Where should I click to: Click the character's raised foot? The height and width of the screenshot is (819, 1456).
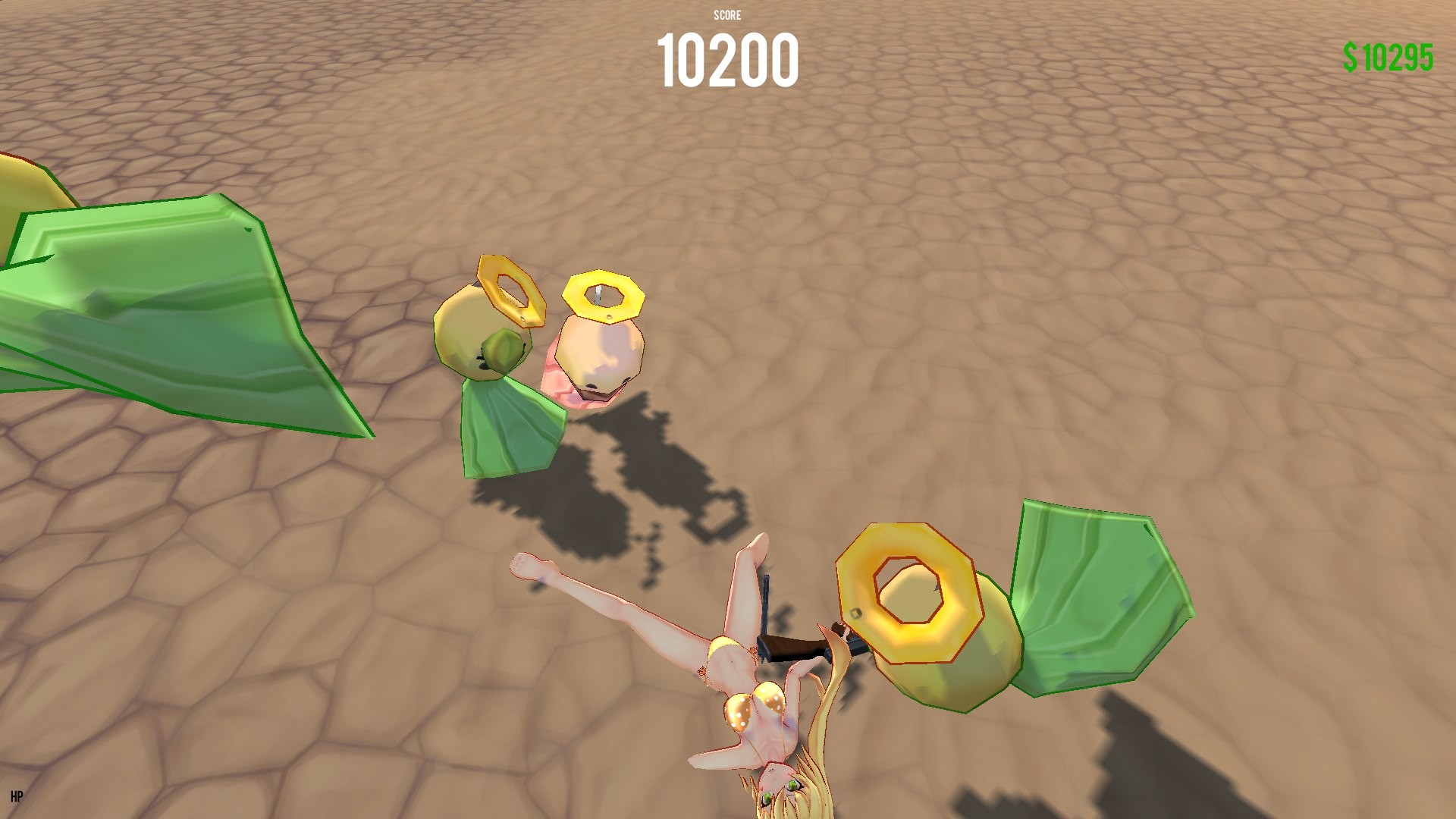[531, 565]
